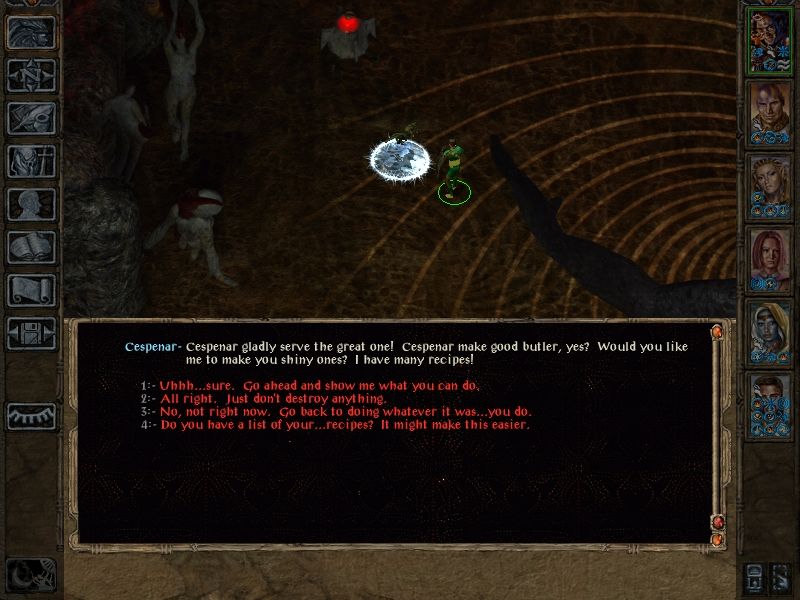
Task: Open the mage spellbook via the open-book icon
Action: point(30,247)
